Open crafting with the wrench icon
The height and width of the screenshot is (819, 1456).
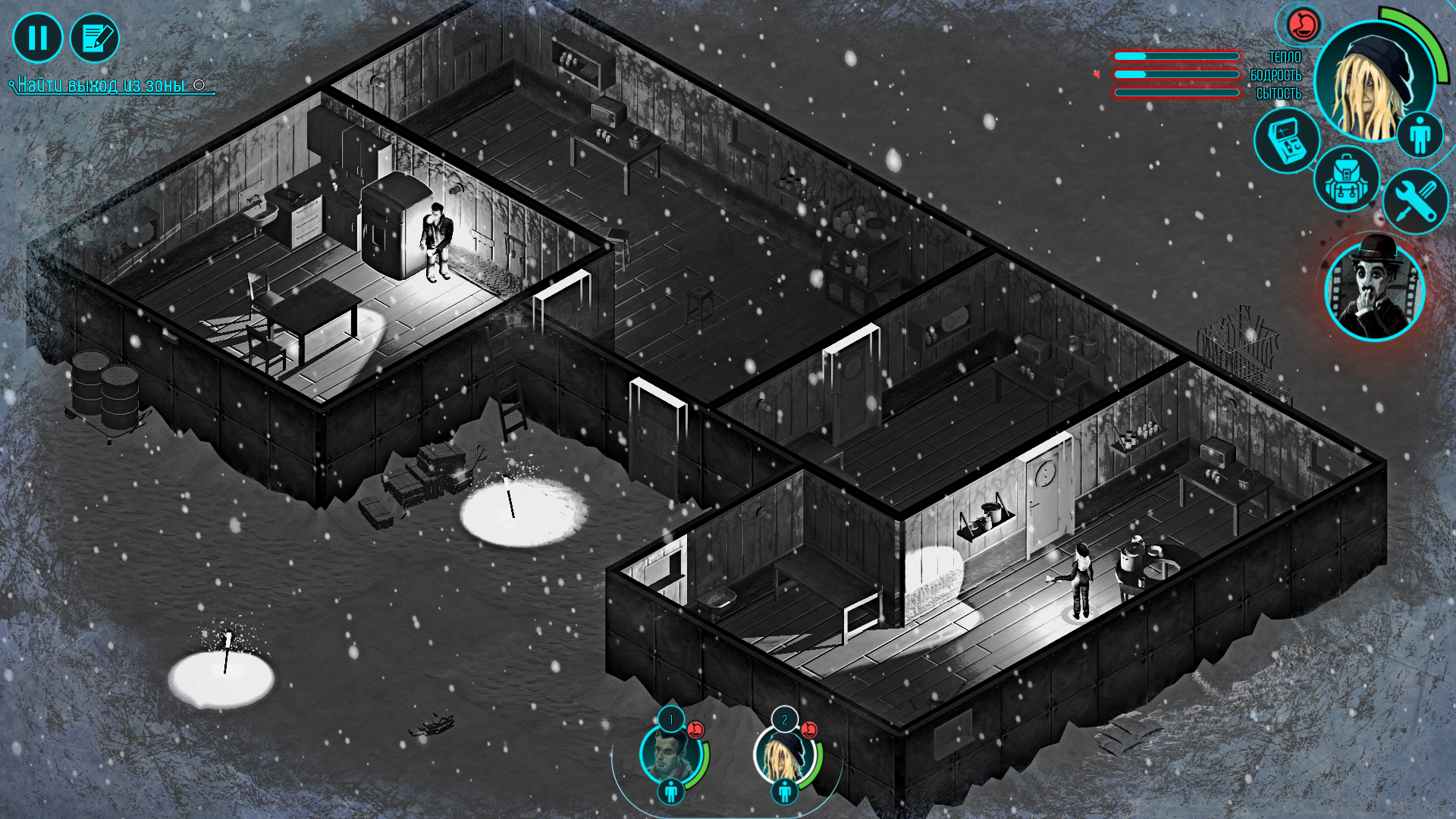pyautogui.click(x=1414, y=201)
